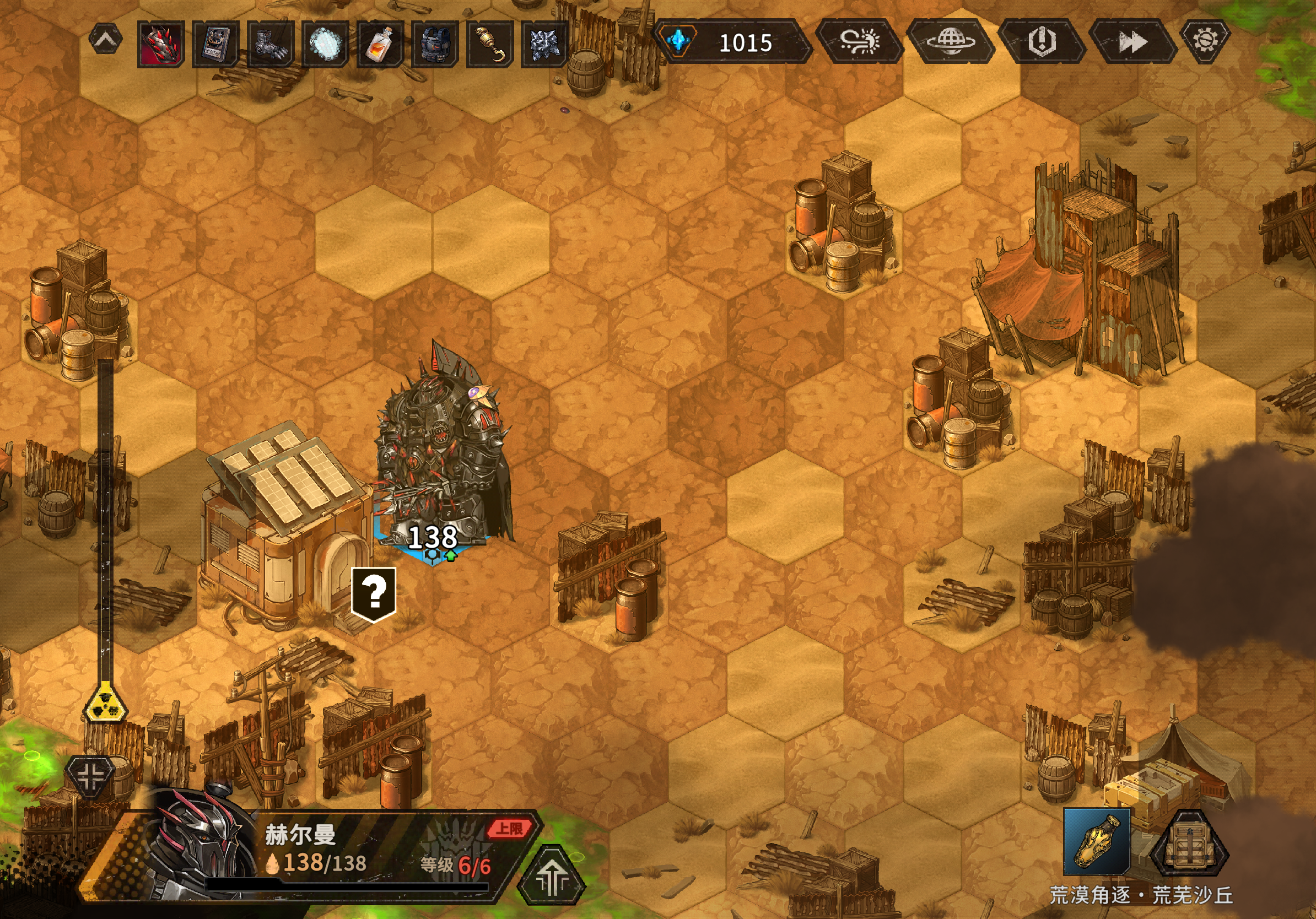Screen dimensions: 1316x919
Task: Show the exclamation mark alert panel
Action: [x=1042, y=41]
